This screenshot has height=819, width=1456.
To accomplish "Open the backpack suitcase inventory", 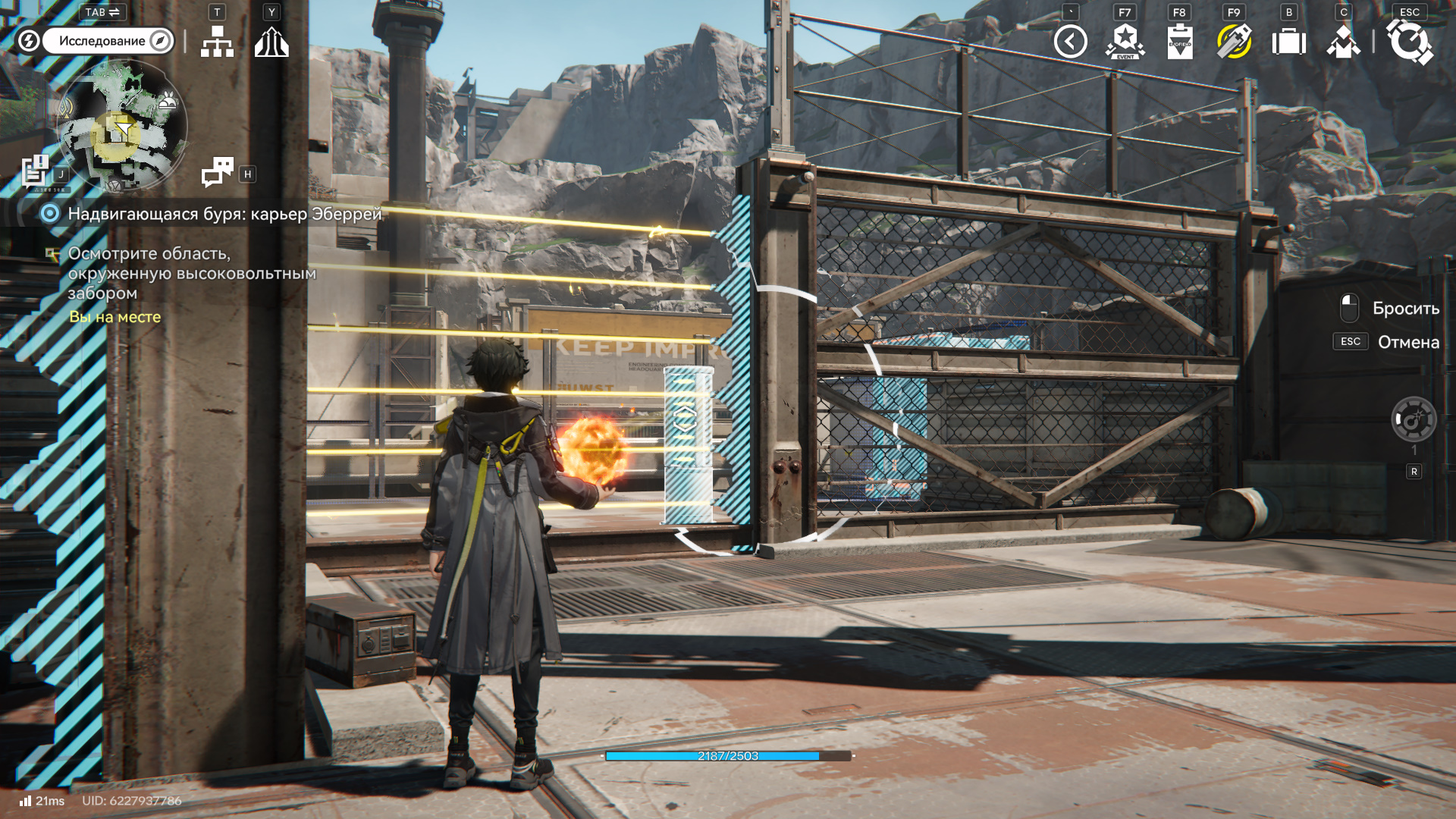I will (1288, 42).
